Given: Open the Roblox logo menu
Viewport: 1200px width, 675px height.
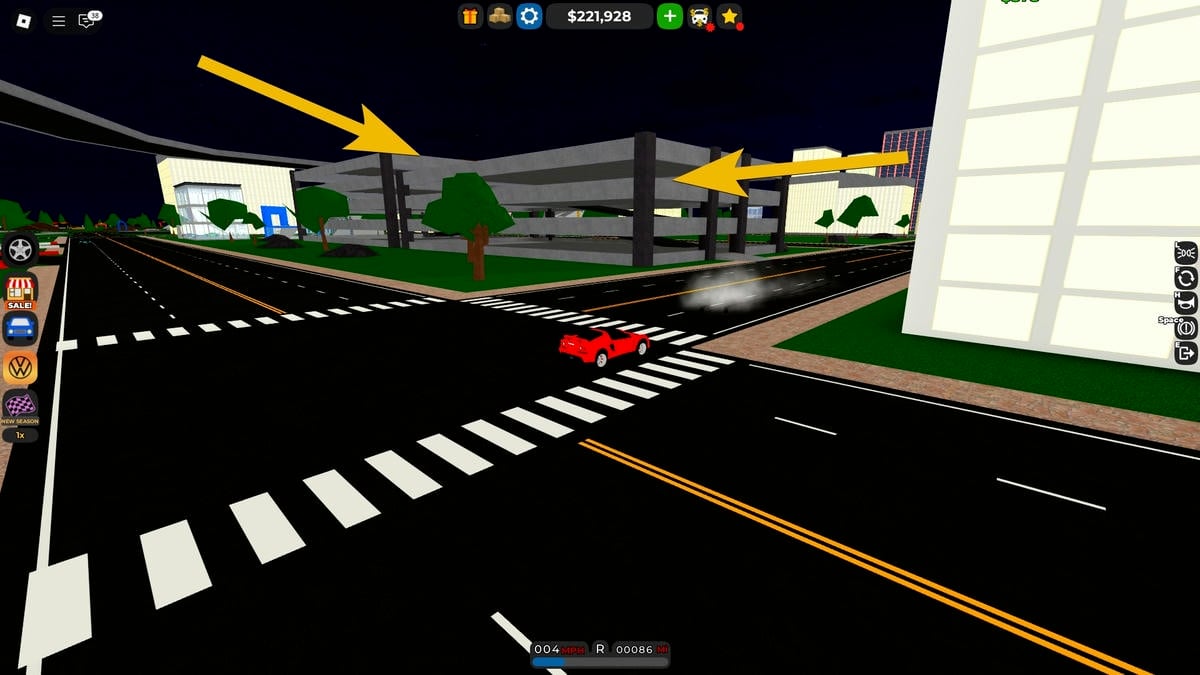Looking at the screenshot, I should click(x=23, y=20).
